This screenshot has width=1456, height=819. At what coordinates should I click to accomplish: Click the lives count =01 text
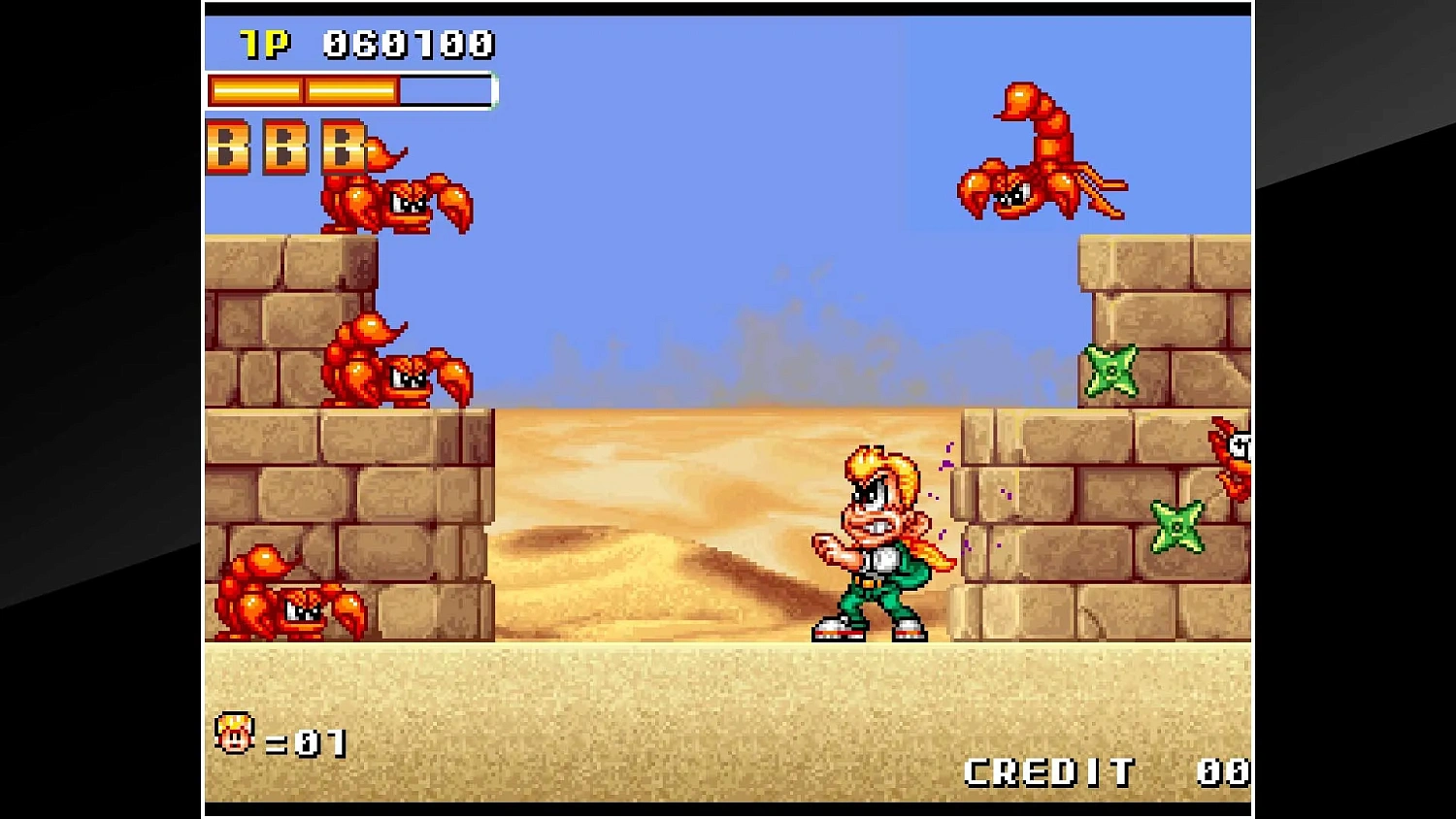[x=306, y=740]
